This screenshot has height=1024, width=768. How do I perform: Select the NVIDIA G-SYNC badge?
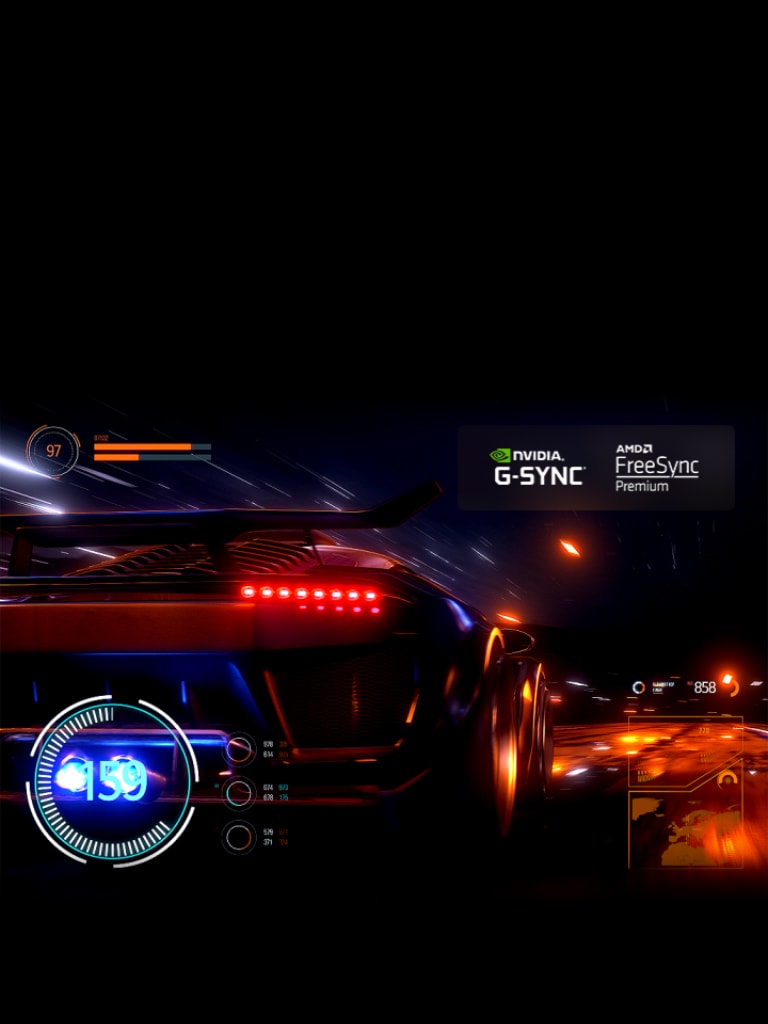coord(538,468)
